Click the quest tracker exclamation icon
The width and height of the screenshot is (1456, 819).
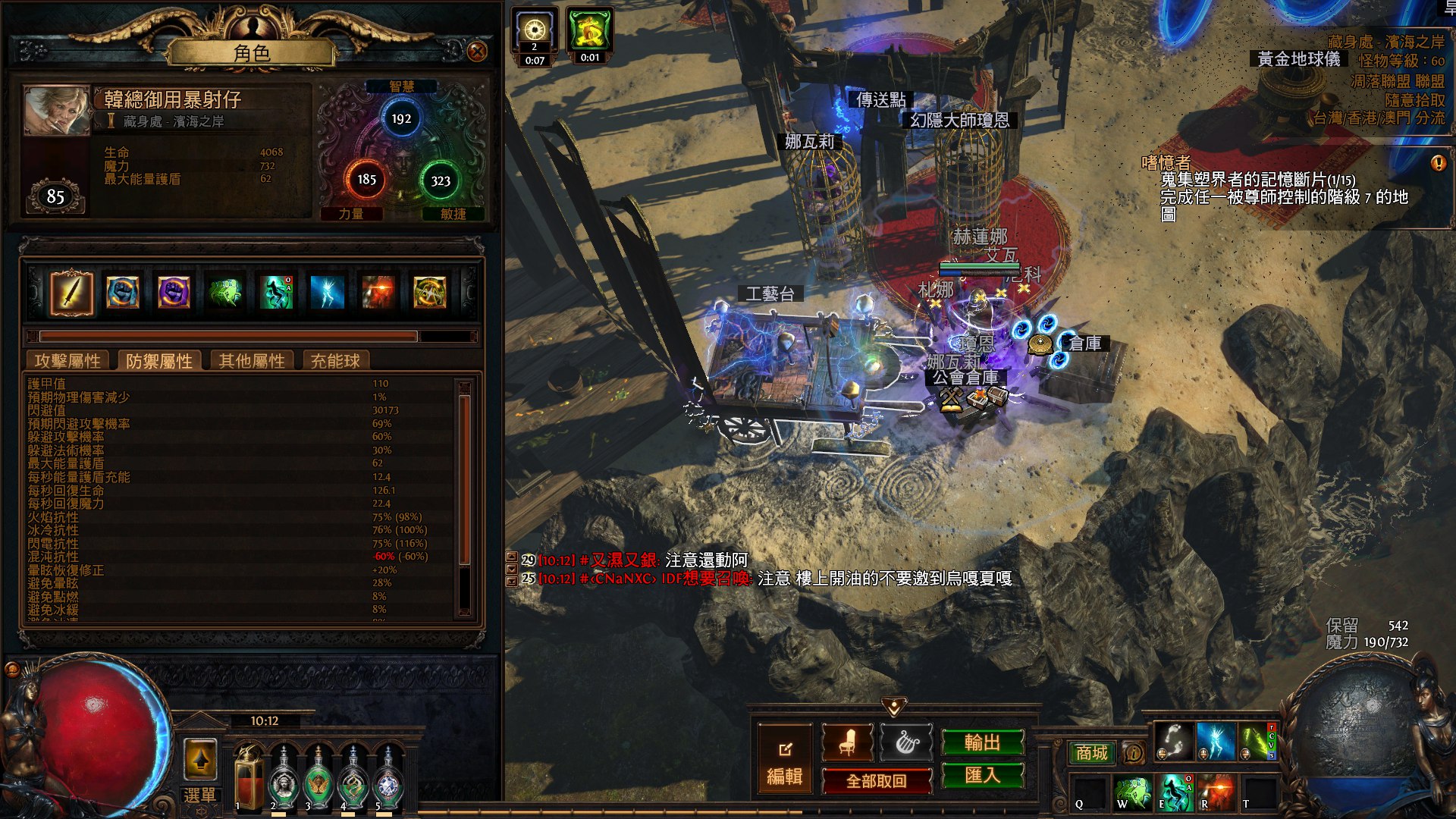pyautogui.click(x=1438, y=163)
